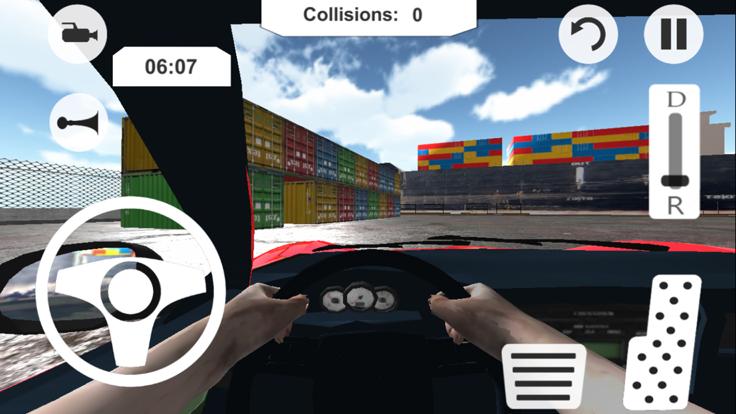Viewport: 736px width, 414px height.
Task: Hit the brake pedal
Action: (544, 378)
